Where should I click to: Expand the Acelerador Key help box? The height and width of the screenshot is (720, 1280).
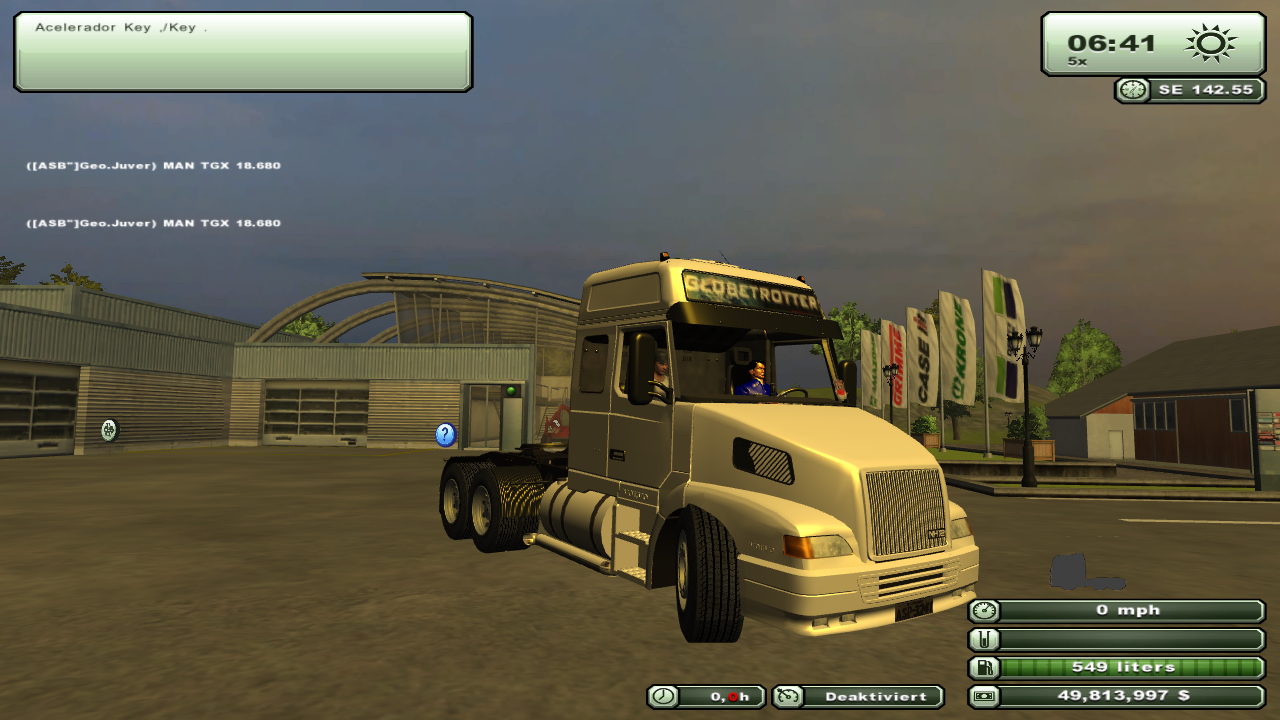pyautogui.click(x=242, y=52)
